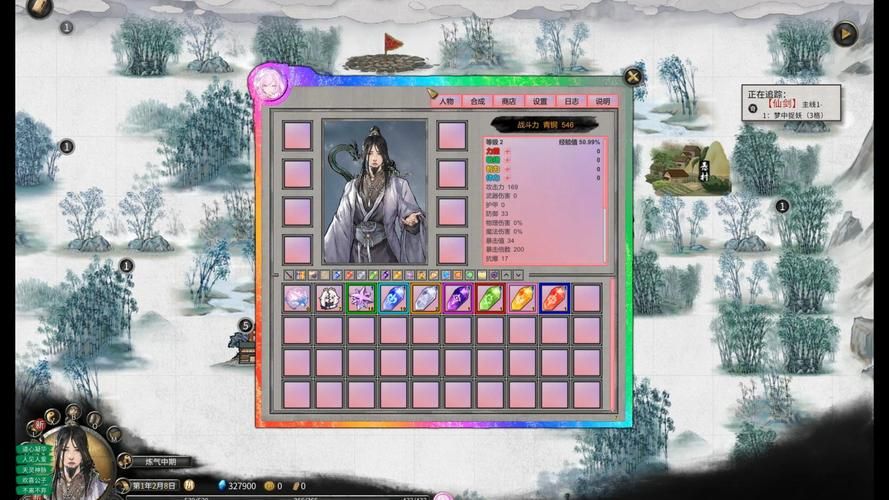Switch to the 设置 settings tab
This screenshot has height=500, width=889.
[539, 101]
